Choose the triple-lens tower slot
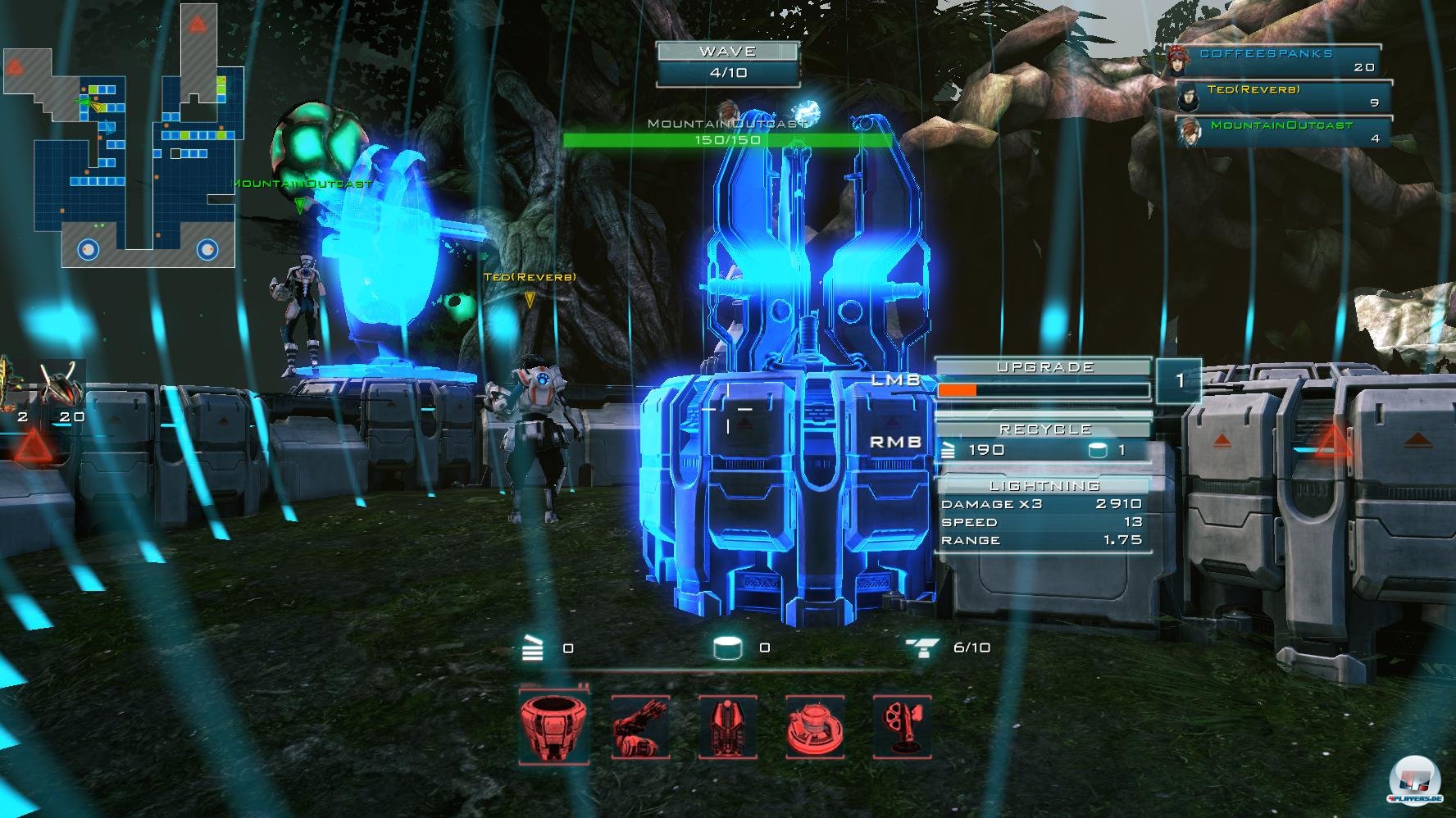Viewport: 1456px width, 818px height. [x=902, y=726]
